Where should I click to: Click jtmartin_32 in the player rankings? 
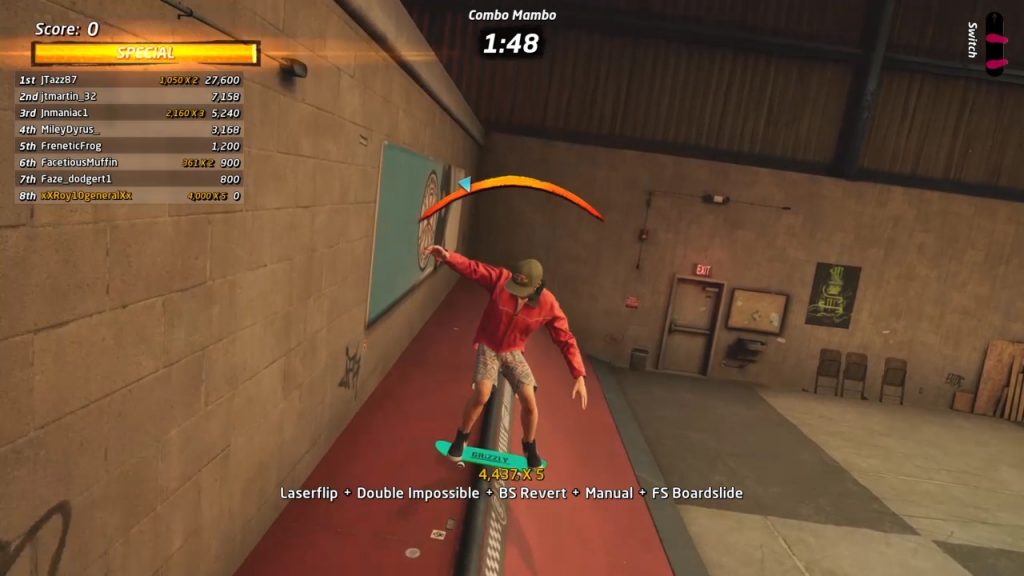coord(130,97)
